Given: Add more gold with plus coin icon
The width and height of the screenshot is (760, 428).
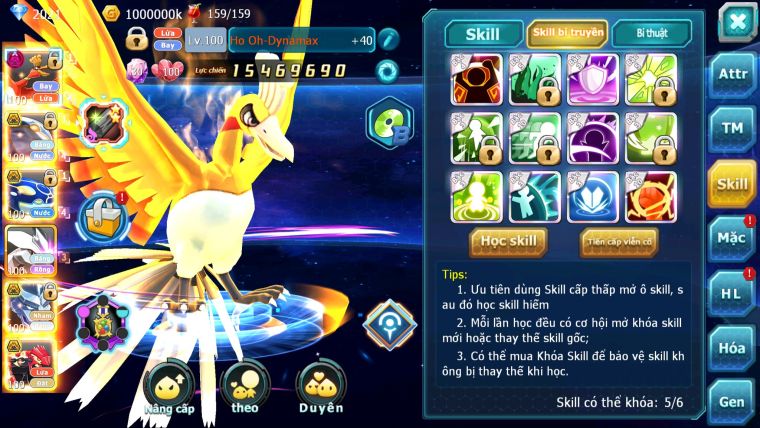Looking at the screenshot, I should [x=113, y=14].
